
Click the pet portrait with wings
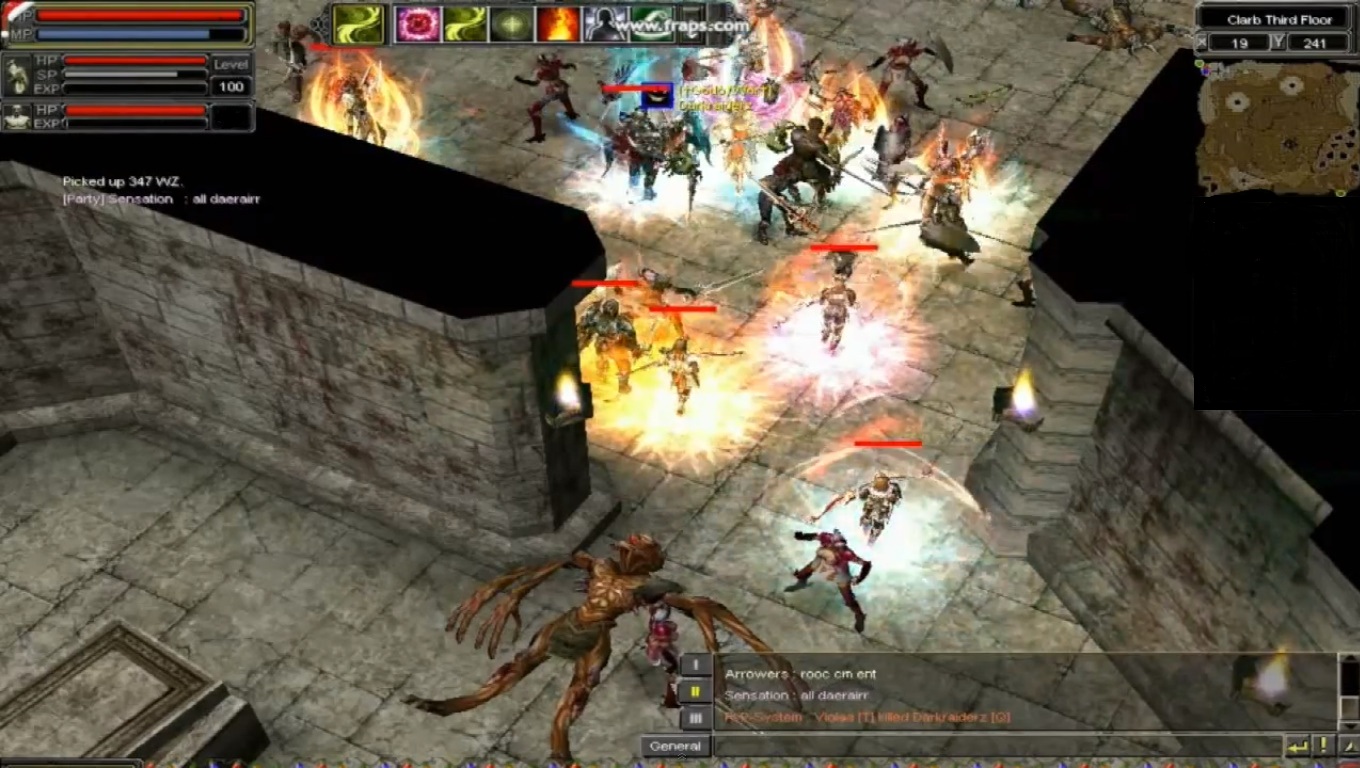[18, 75]
